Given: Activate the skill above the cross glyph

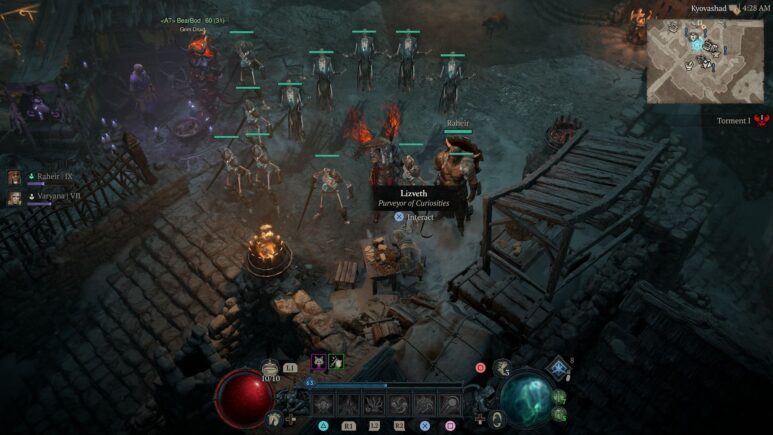Looking at the screenshot, I should pyautogui.click(x=425, y=405).
